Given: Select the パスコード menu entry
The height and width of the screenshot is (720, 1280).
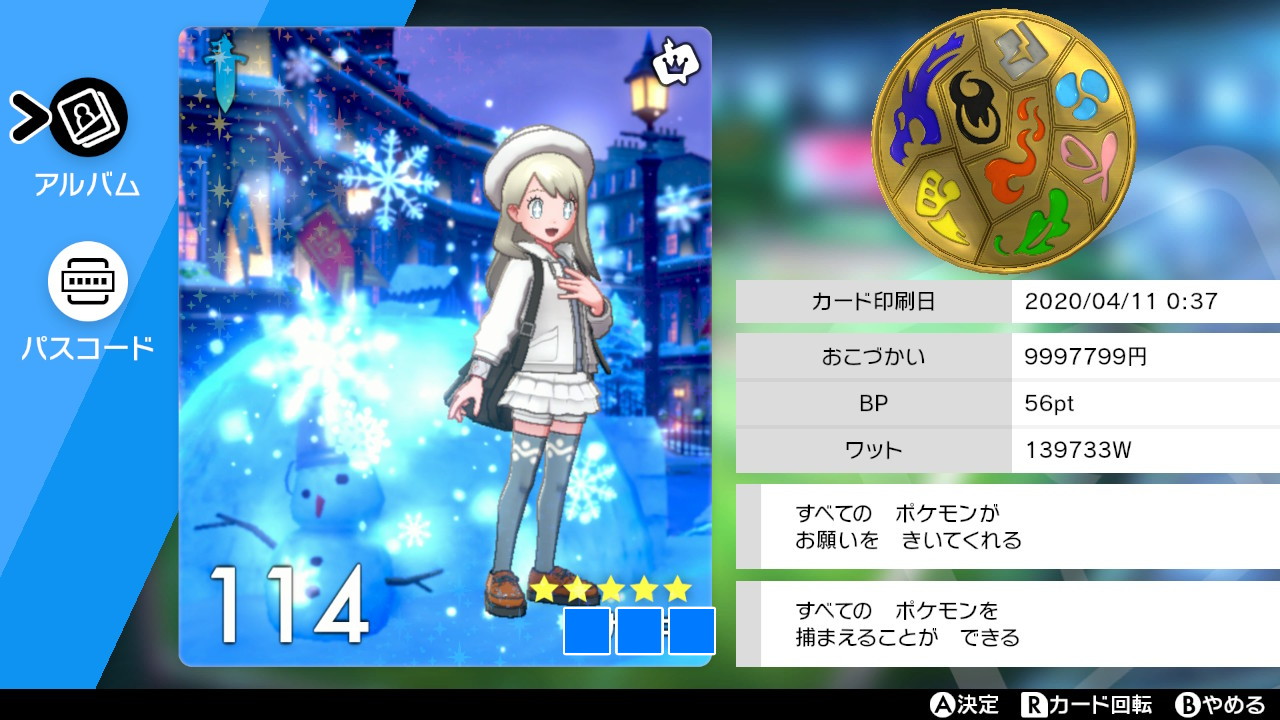Looking at the screenshot, I should point(87,350).
